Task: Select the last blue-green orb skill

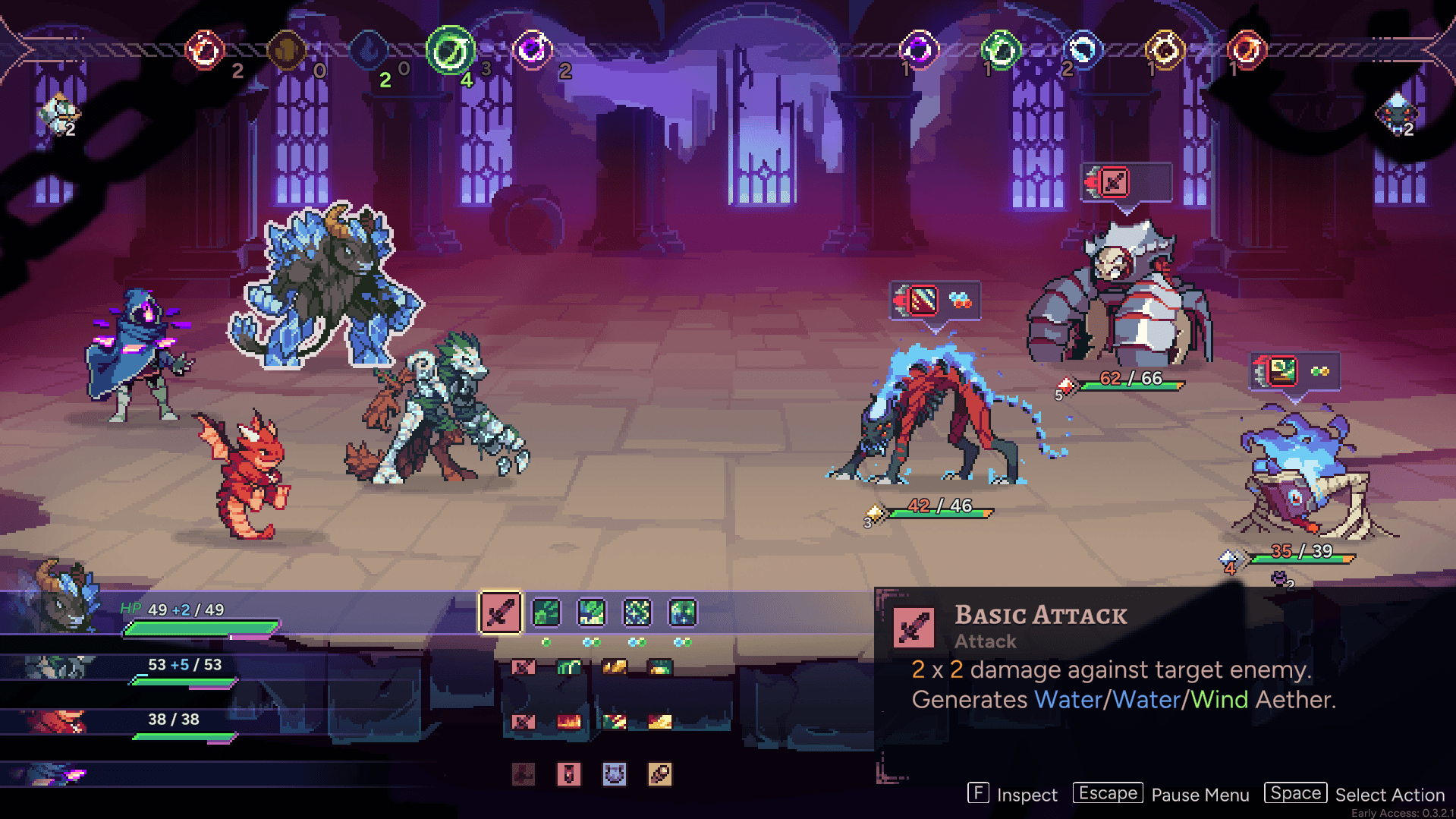Action: click(683, 613)
